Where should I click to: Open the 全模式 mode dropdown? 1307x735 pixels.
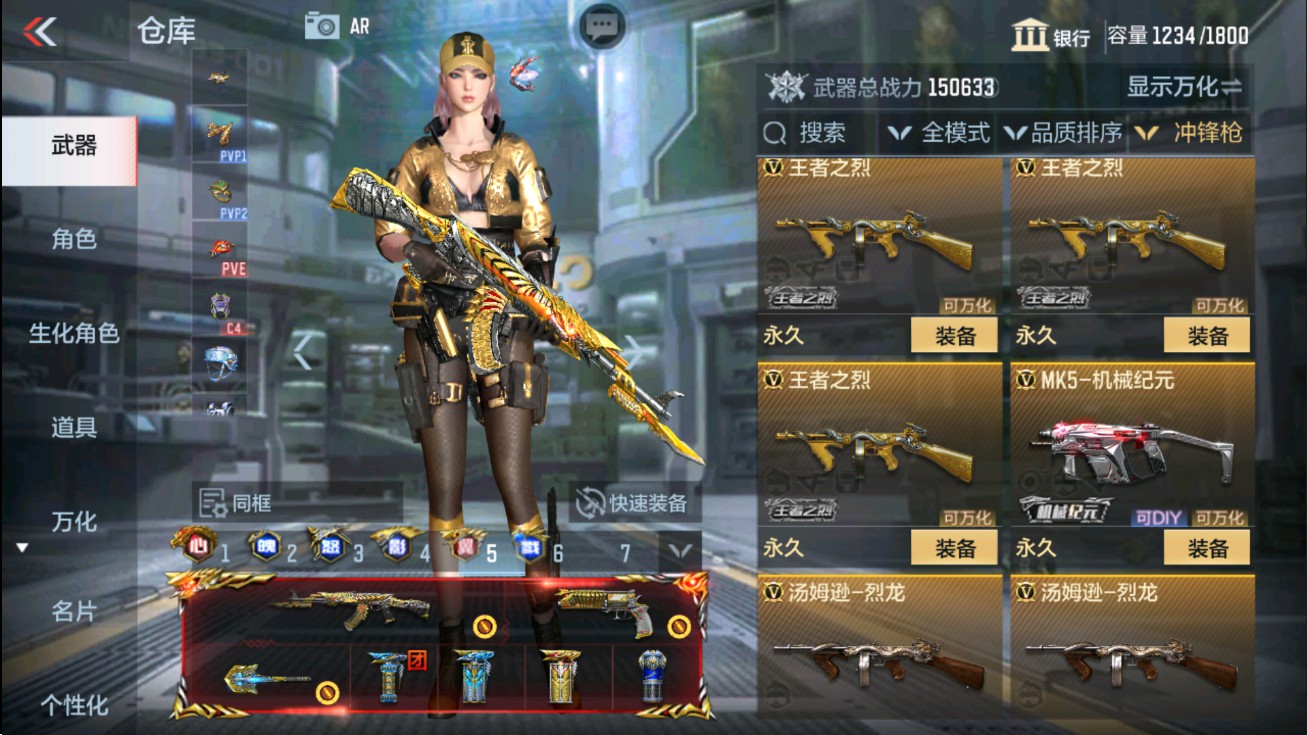941,131
